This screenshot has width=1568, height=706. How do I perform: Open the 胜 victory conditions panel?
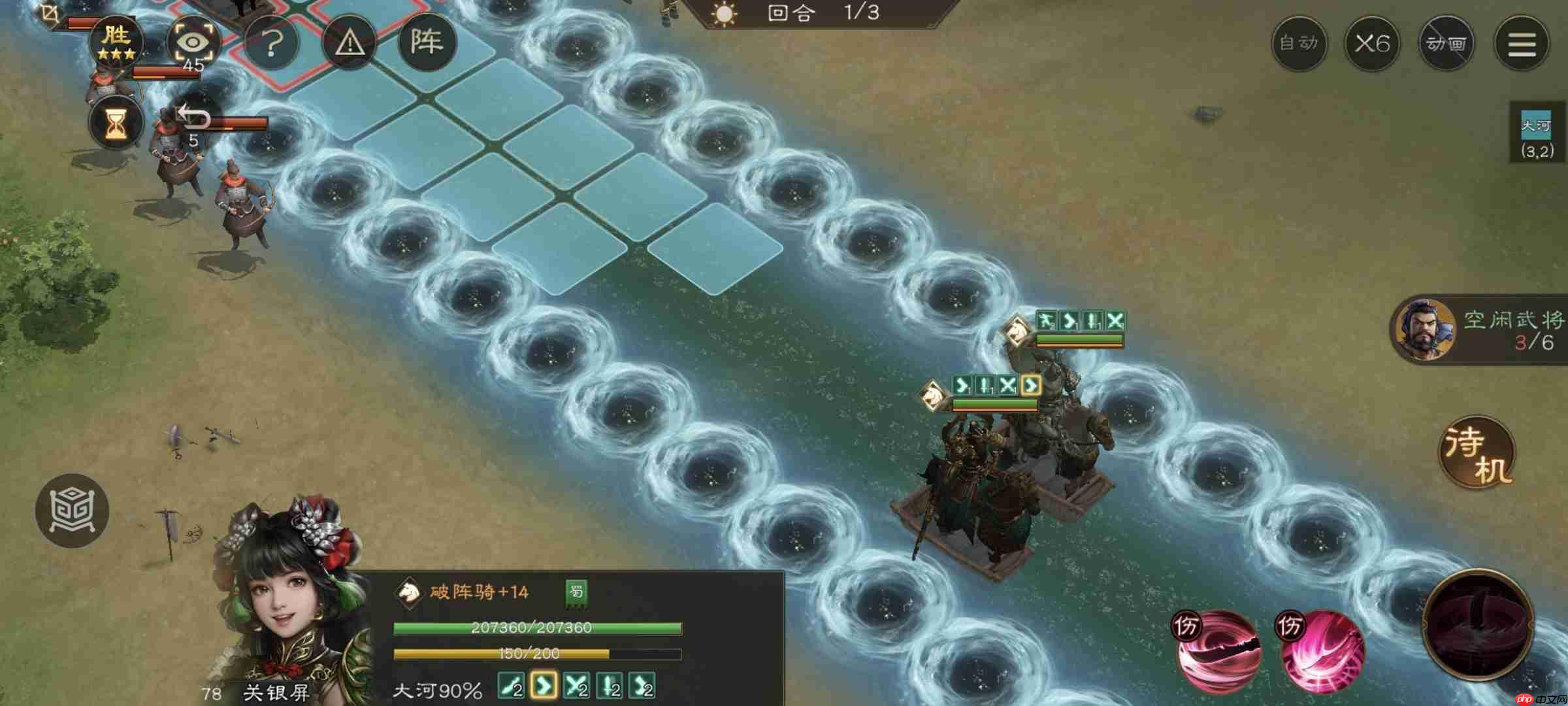coord(118,41)
